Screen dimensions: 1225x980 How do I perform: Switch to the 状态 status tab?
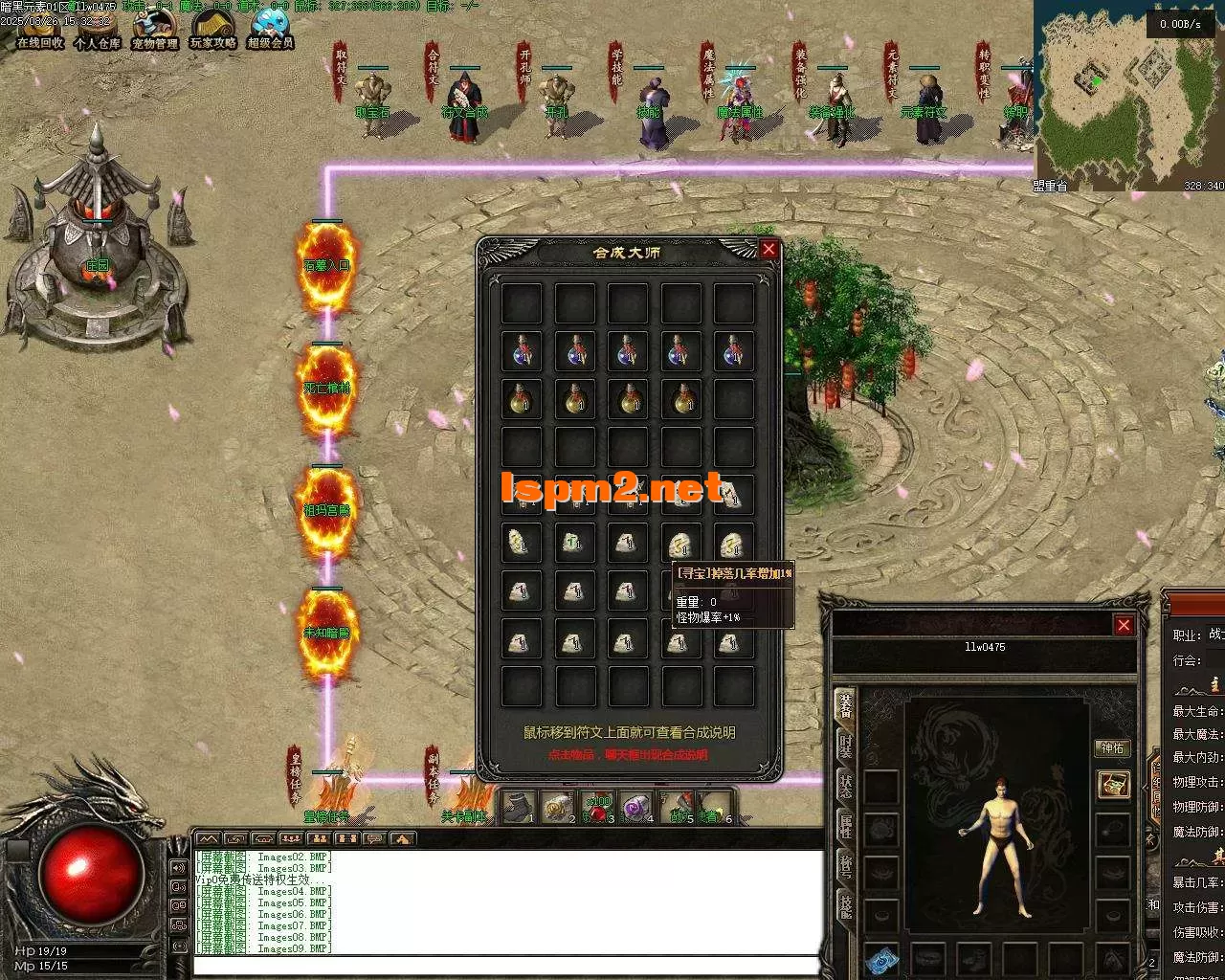pos(847,785)
